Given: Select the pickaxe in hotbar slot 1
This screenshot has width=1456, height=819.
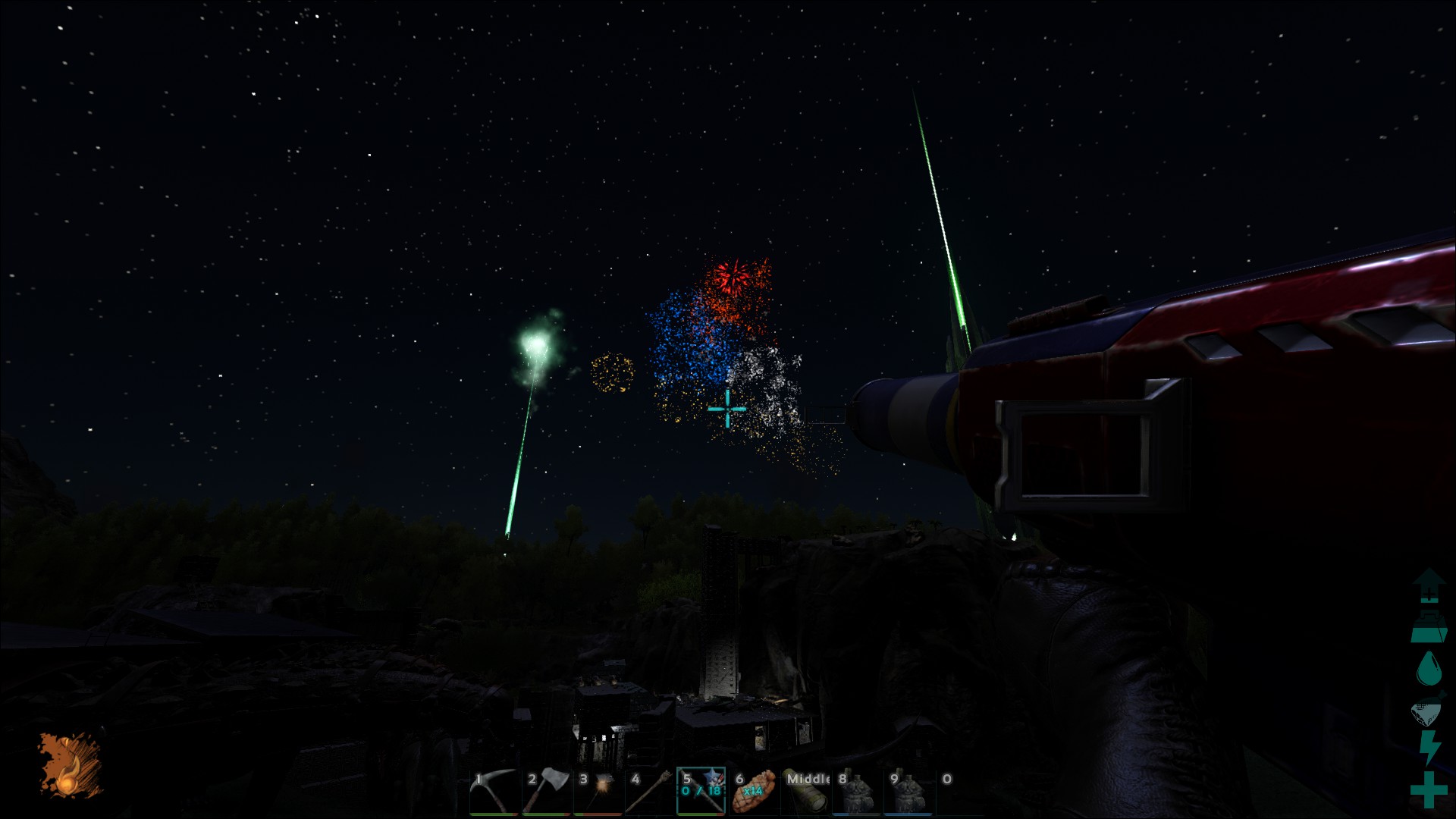Looking at the screenshot, I should (x=494, y=792).
